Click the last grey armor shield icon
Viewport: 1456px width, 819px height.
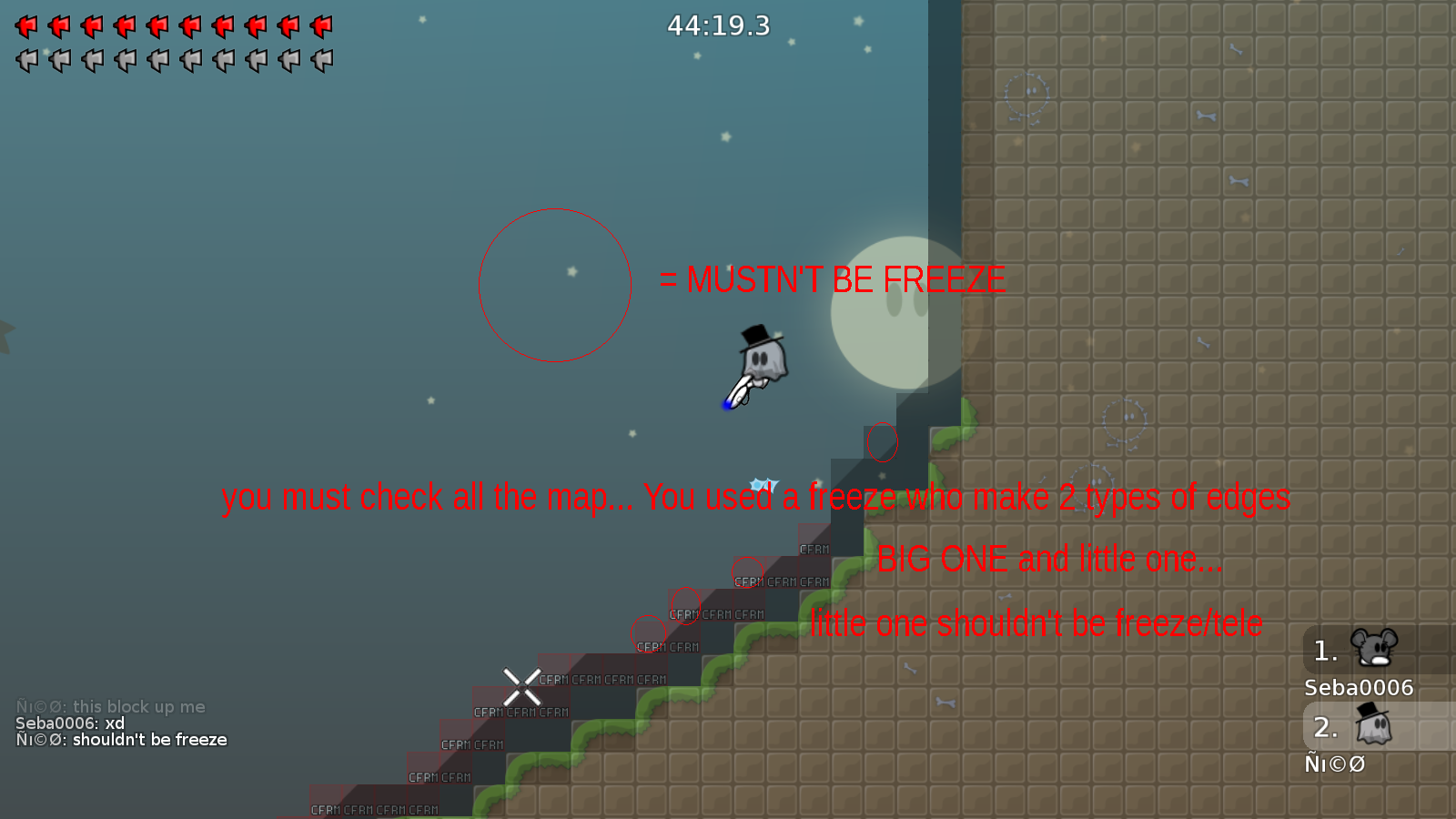323,62
